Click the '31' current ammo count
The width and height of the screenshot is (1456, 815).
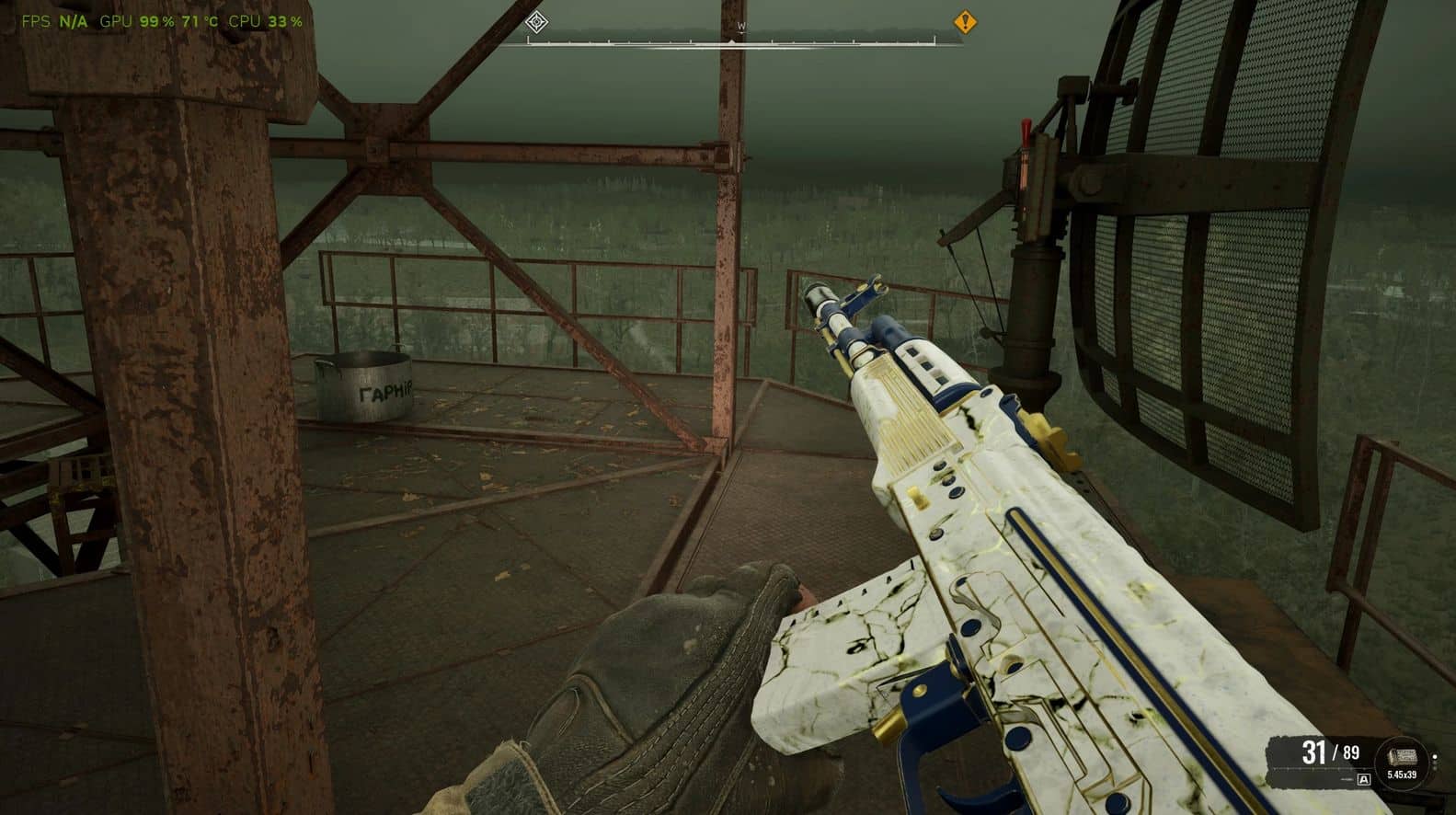click(1314, 752)
